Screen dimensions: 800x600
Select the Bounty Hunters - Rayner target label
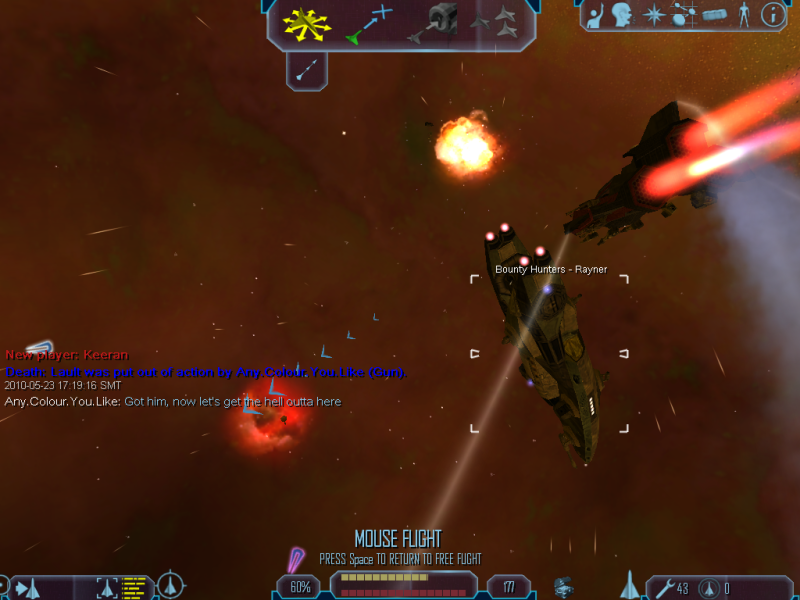tap(550, 270)
